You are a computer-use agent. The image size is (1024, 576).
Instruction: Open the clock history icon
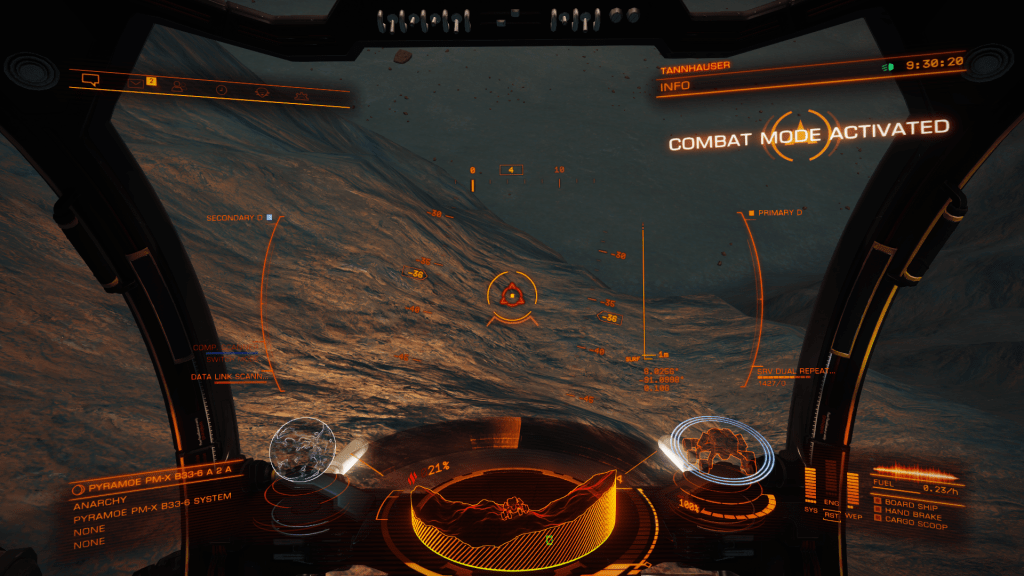click(222, 90)
